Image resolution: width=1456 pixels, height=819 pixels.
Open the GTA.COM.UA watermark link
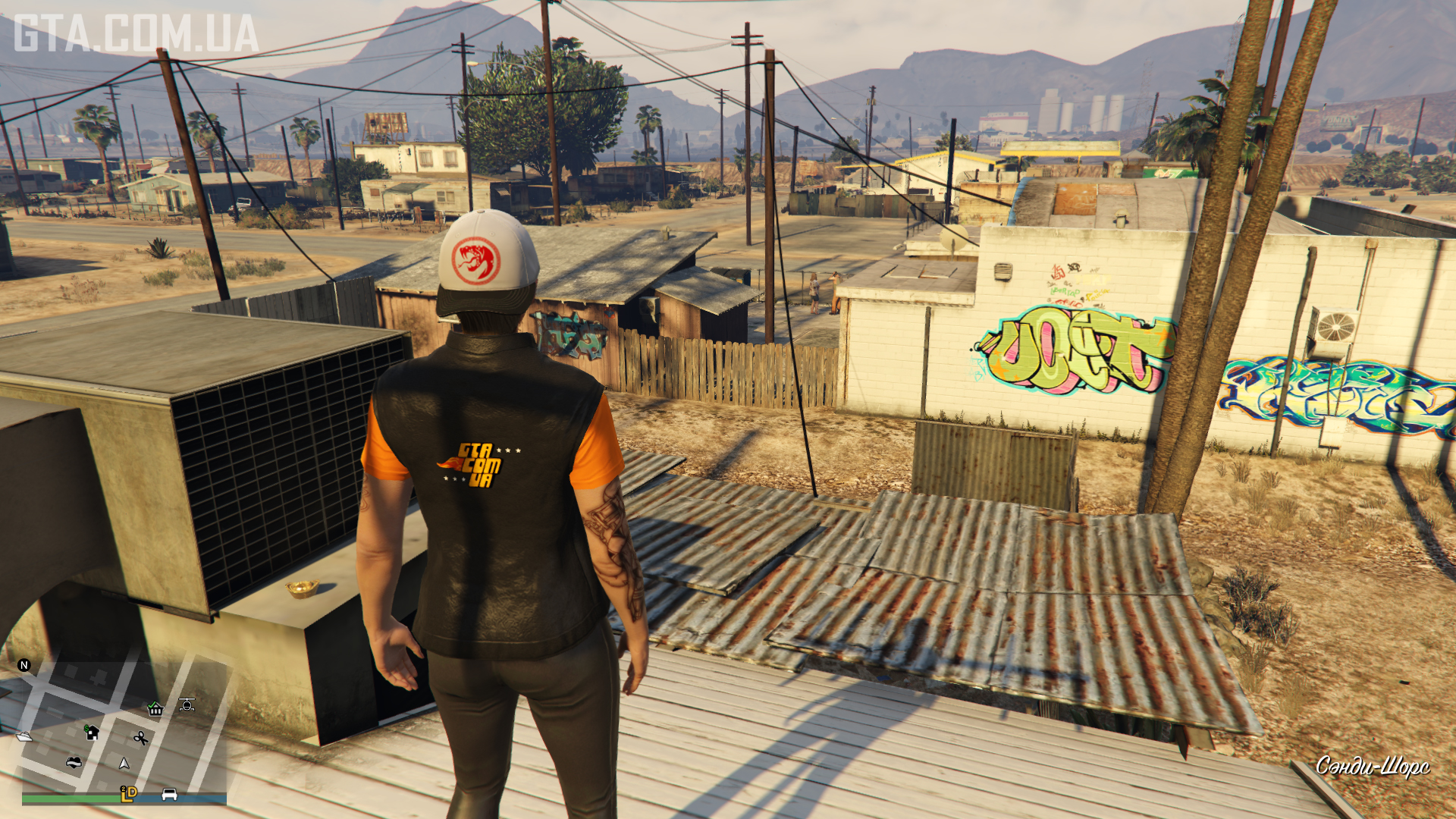coord(136,34)
